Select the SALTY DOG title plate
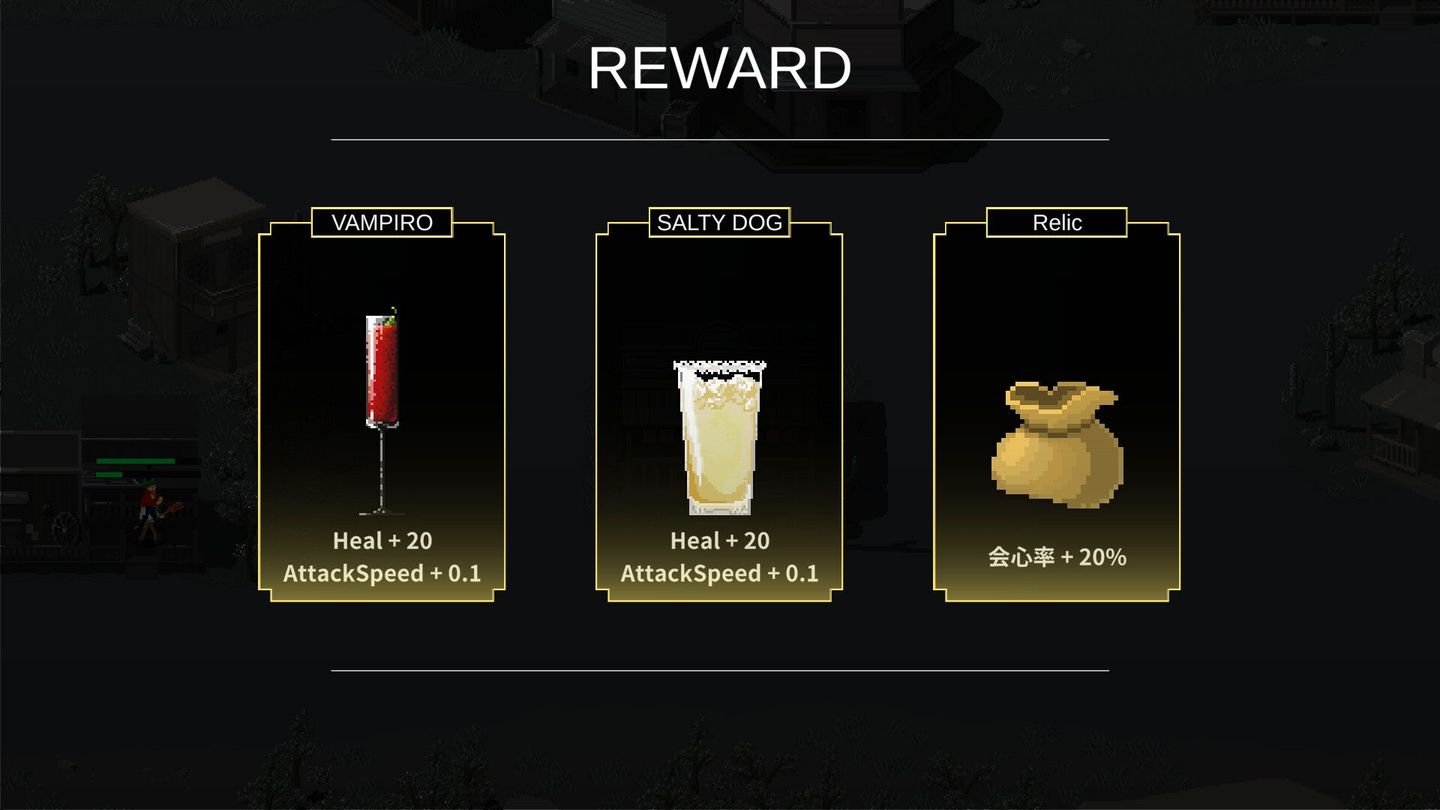The width and height of the screenshot is (1440, 810). 718,222
